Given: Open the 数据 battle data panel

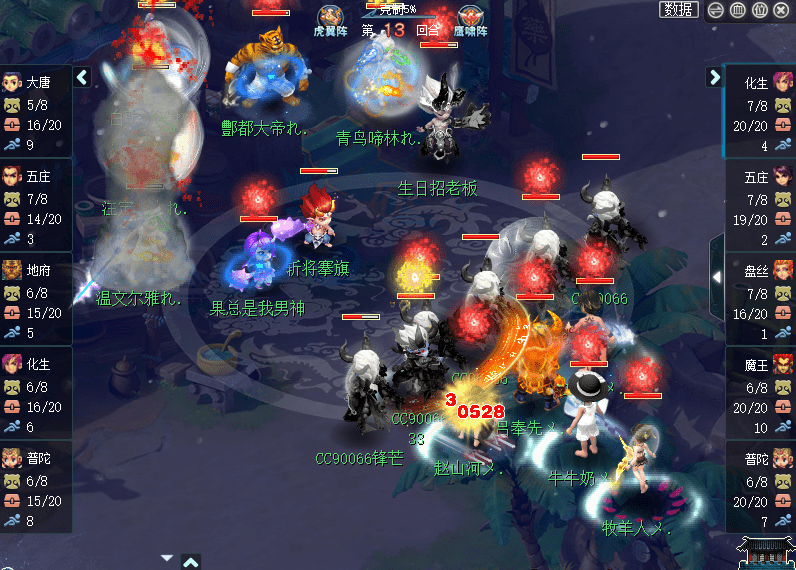Looking at the screenshot, I should (x=679, y=10).
